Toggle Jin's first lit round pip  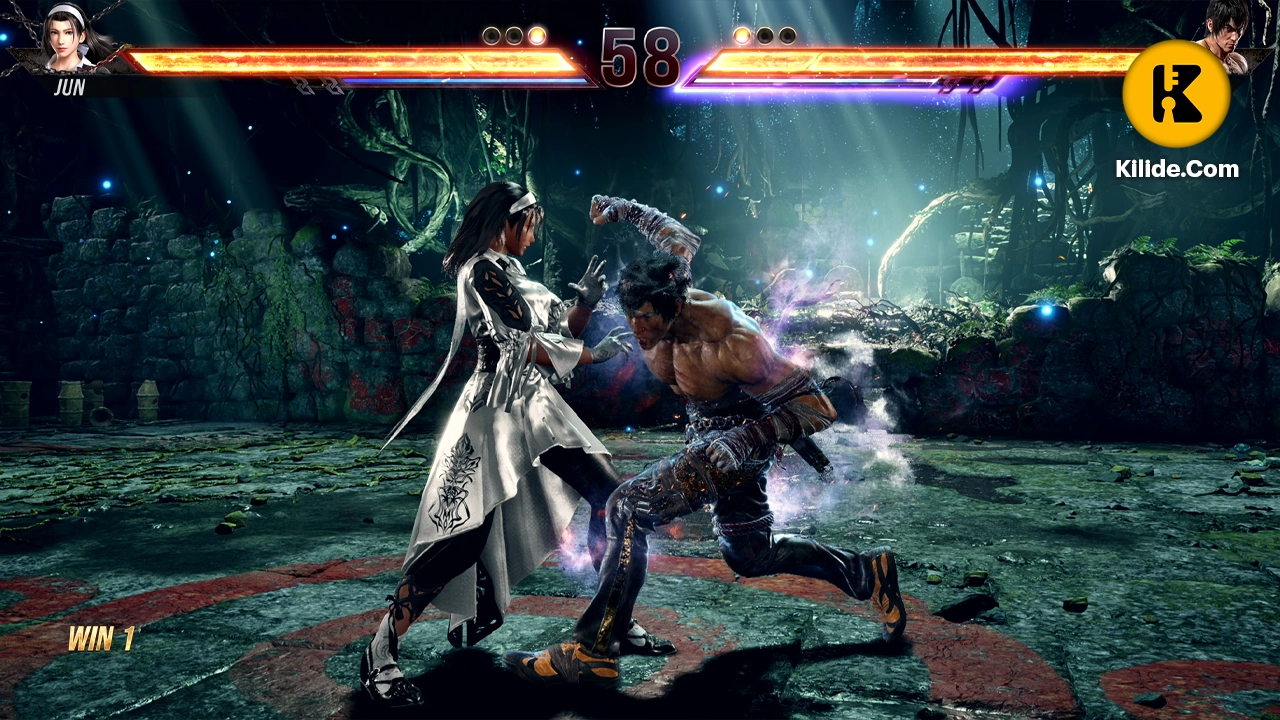tap(741, 34)
